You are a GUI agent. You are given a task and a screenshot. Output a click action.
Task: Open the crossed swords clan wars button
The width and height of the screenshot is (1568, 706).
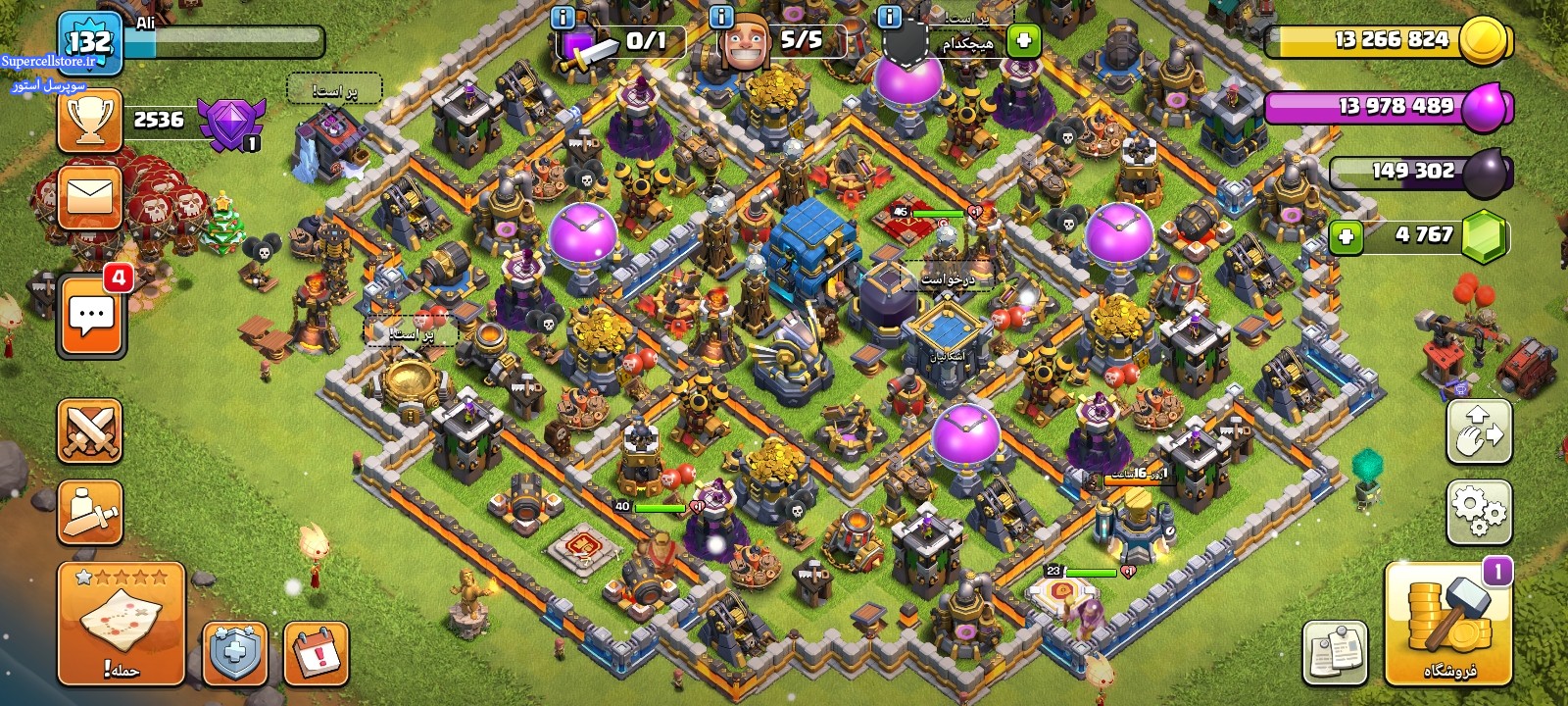pyautogui.click(x=90, y=430)
